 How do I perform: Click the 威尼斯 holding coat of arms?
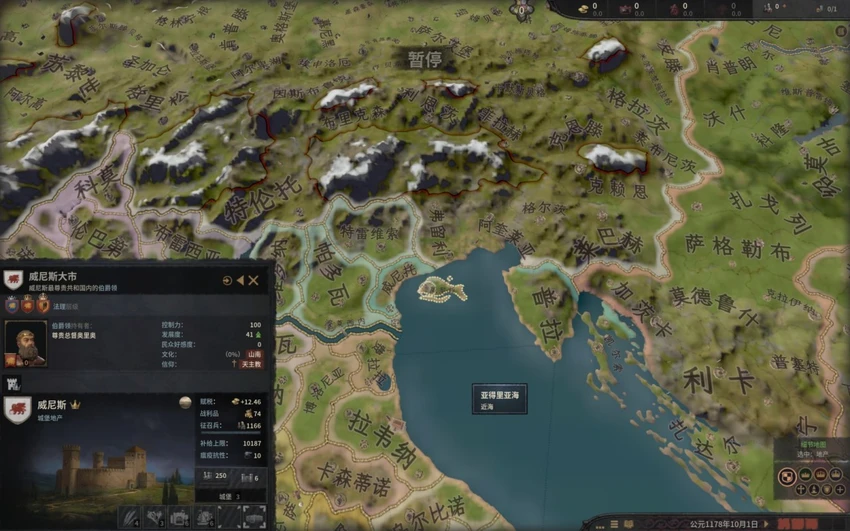tap(17, 409)
